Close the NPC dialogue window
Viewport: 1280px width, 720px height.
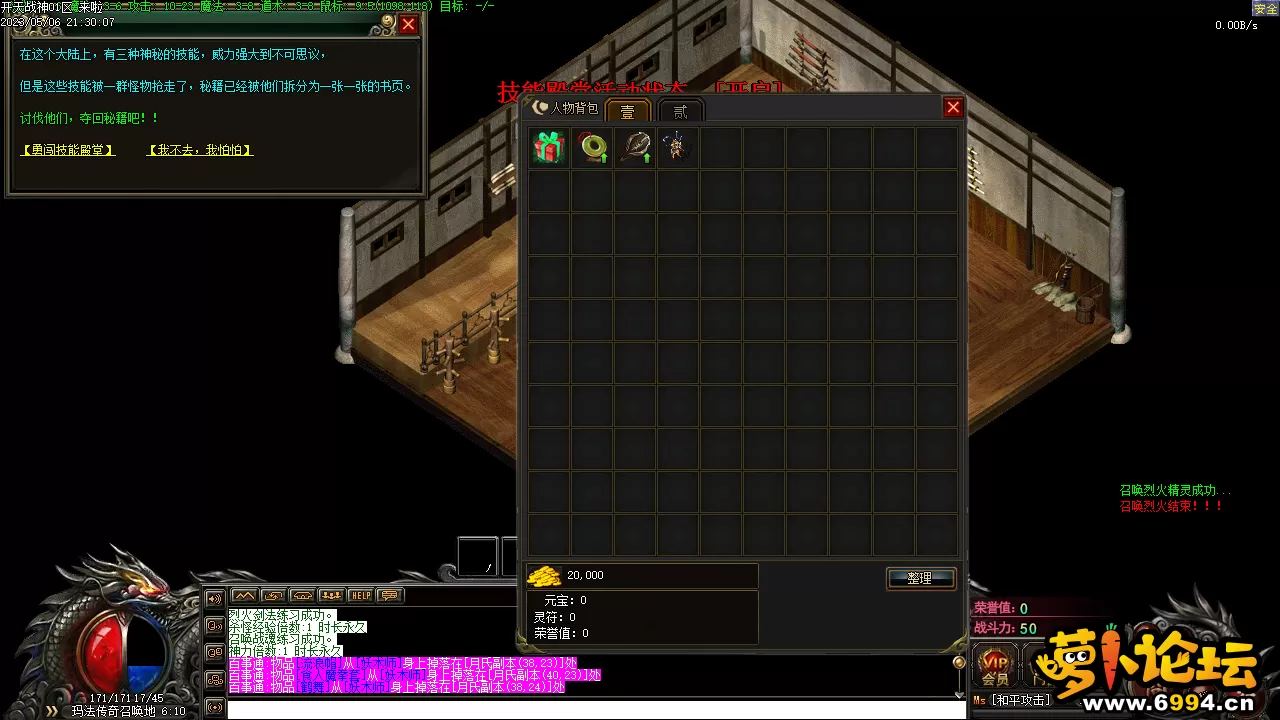click(x=408, y=25)
